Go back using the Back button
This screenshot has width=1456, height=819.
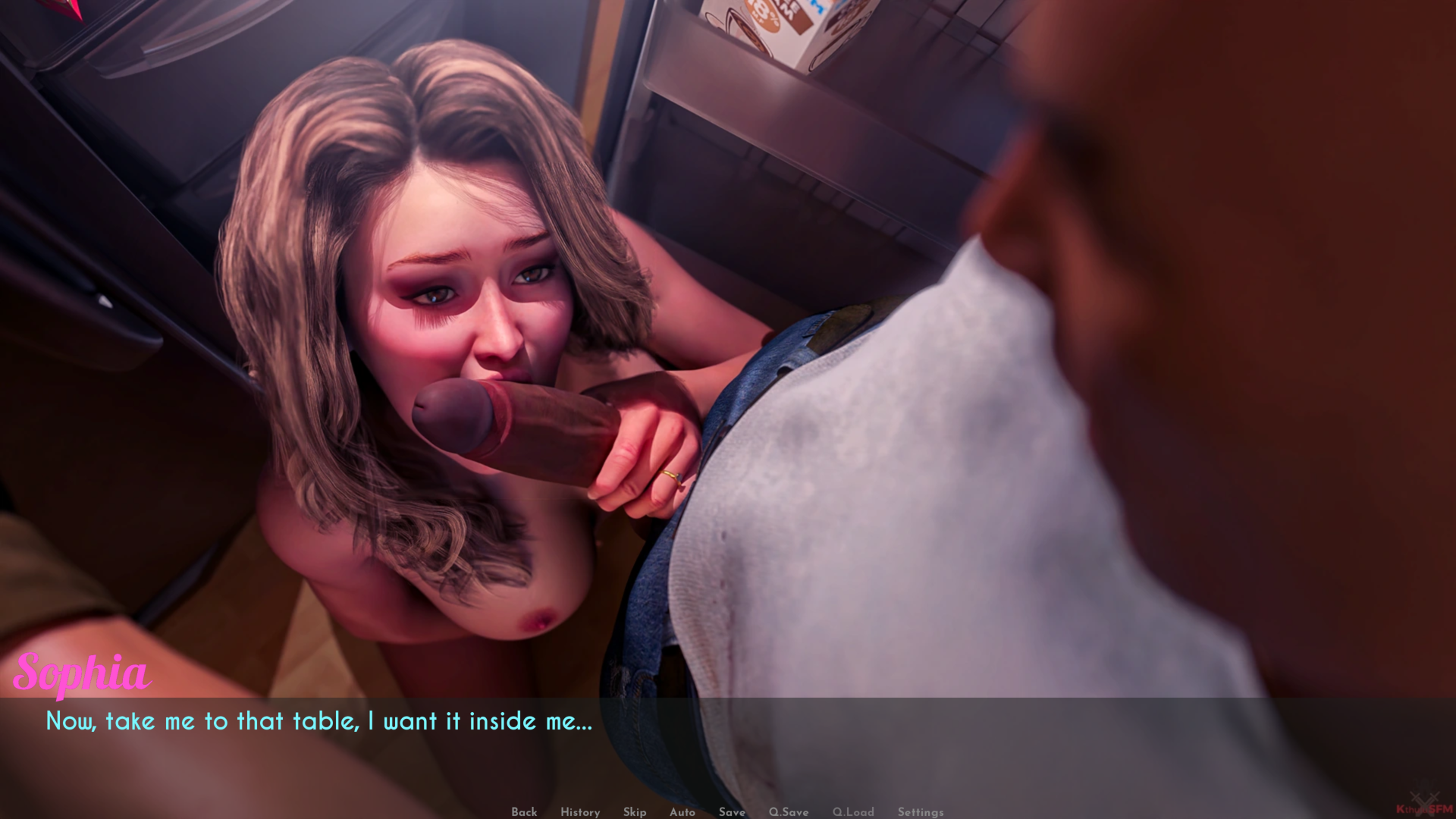[524, 811]
